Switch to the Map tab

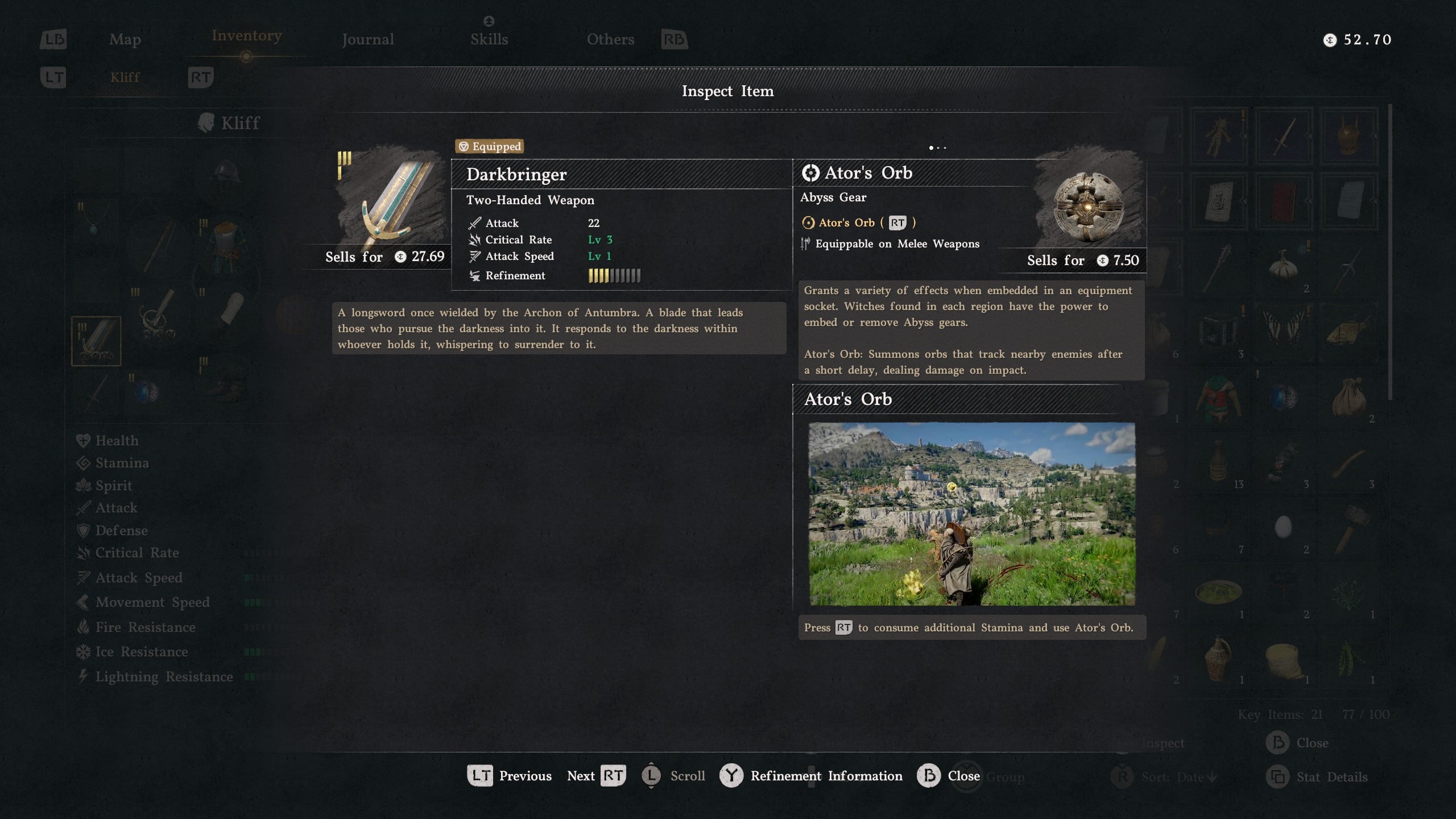click(125, 39)
